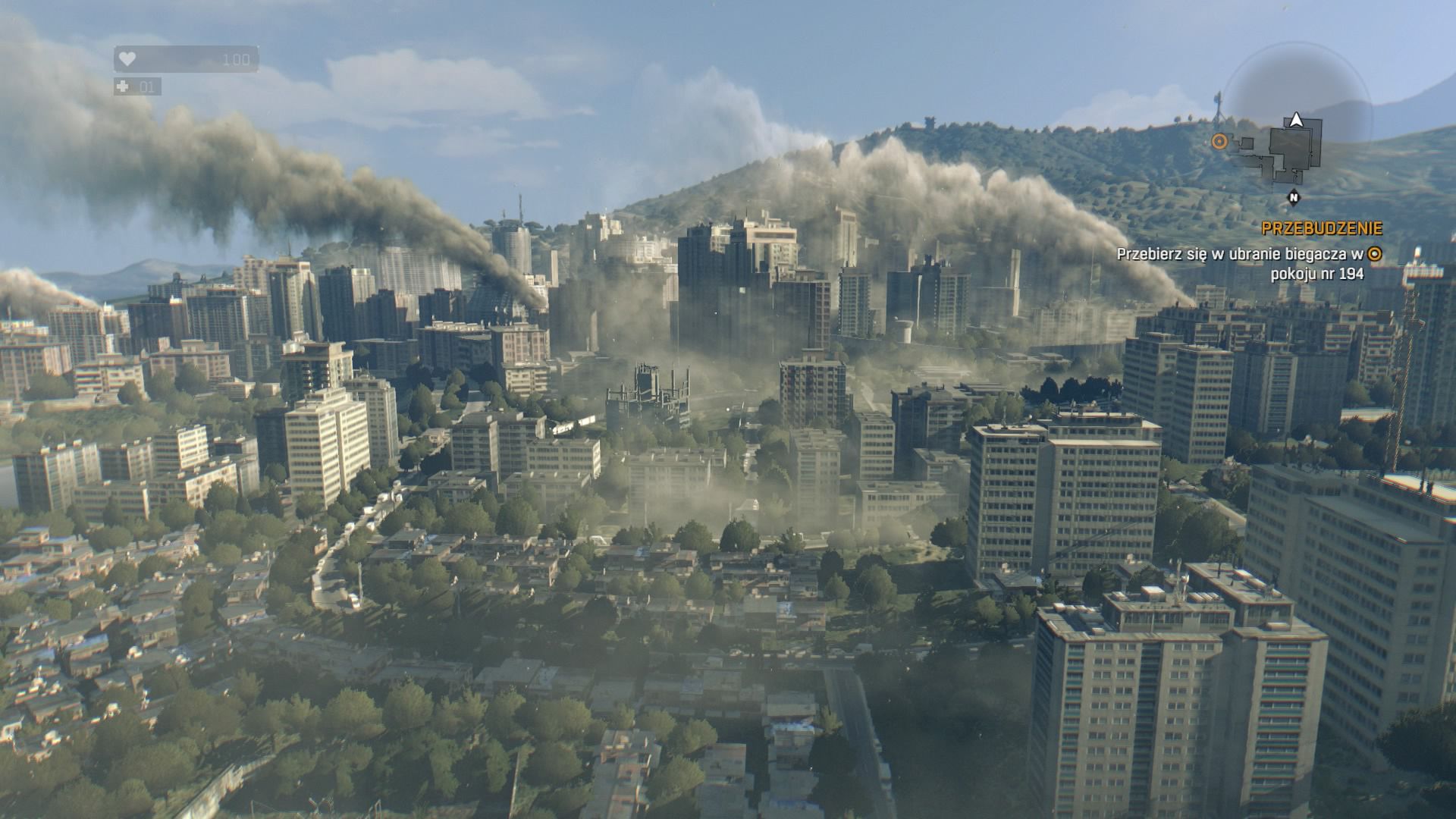Click the orange objective marker on the minimap
Image resolution: width=1456 pixels, height=819 pixels.
click(x=1221, y=141)
